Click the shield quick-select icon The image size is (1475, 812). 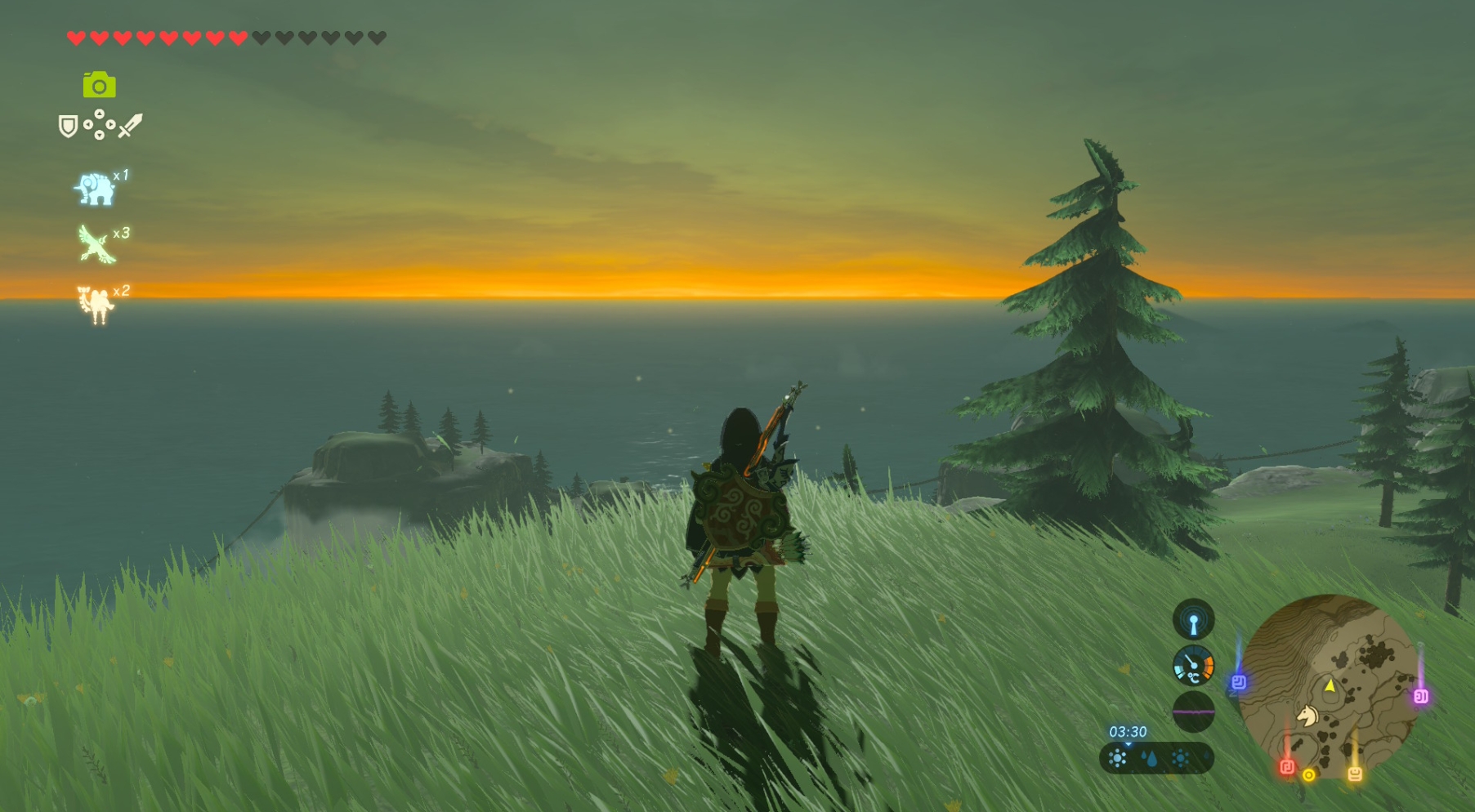pos(68,126)
